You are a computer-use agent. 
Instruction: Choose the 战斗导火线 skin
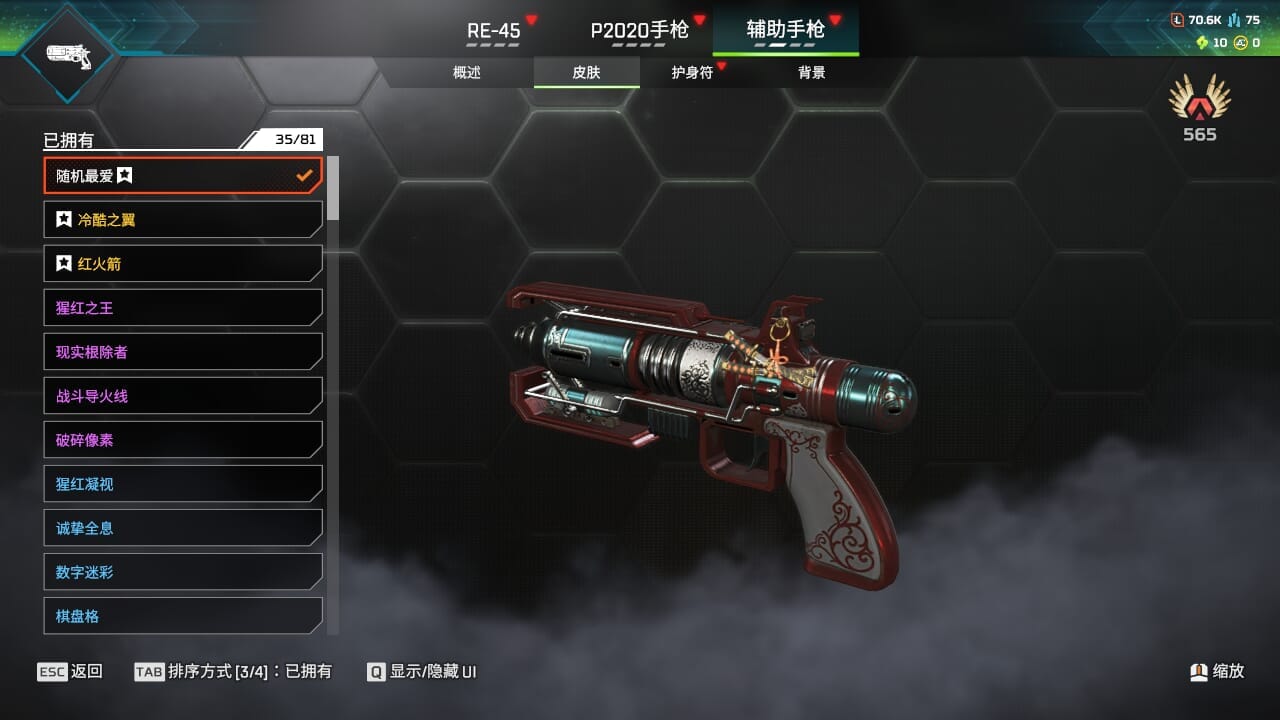tap(183, 396)
